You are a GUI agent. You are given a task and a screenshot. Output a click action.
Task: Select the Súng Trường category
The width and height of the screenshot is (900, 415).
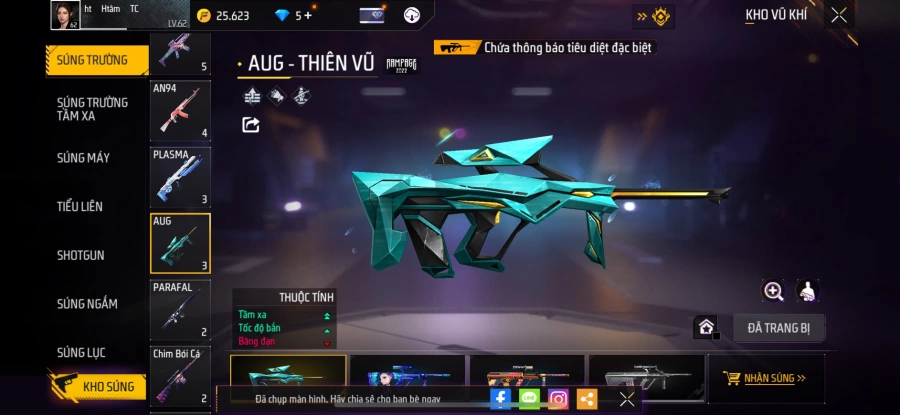click(93, 60)
